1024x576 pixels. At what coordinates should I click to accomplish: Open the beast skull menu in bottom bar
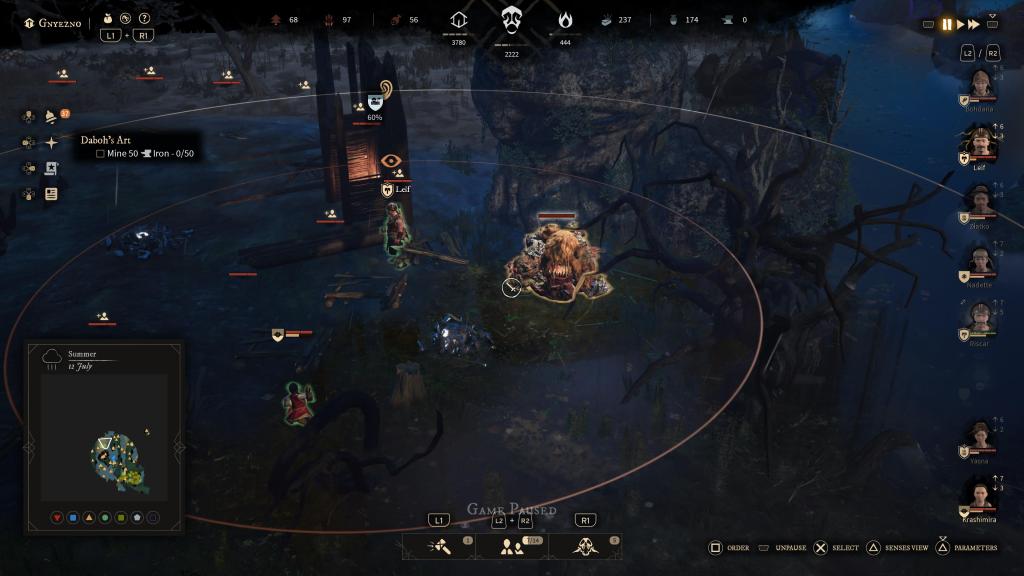(585, 546)
